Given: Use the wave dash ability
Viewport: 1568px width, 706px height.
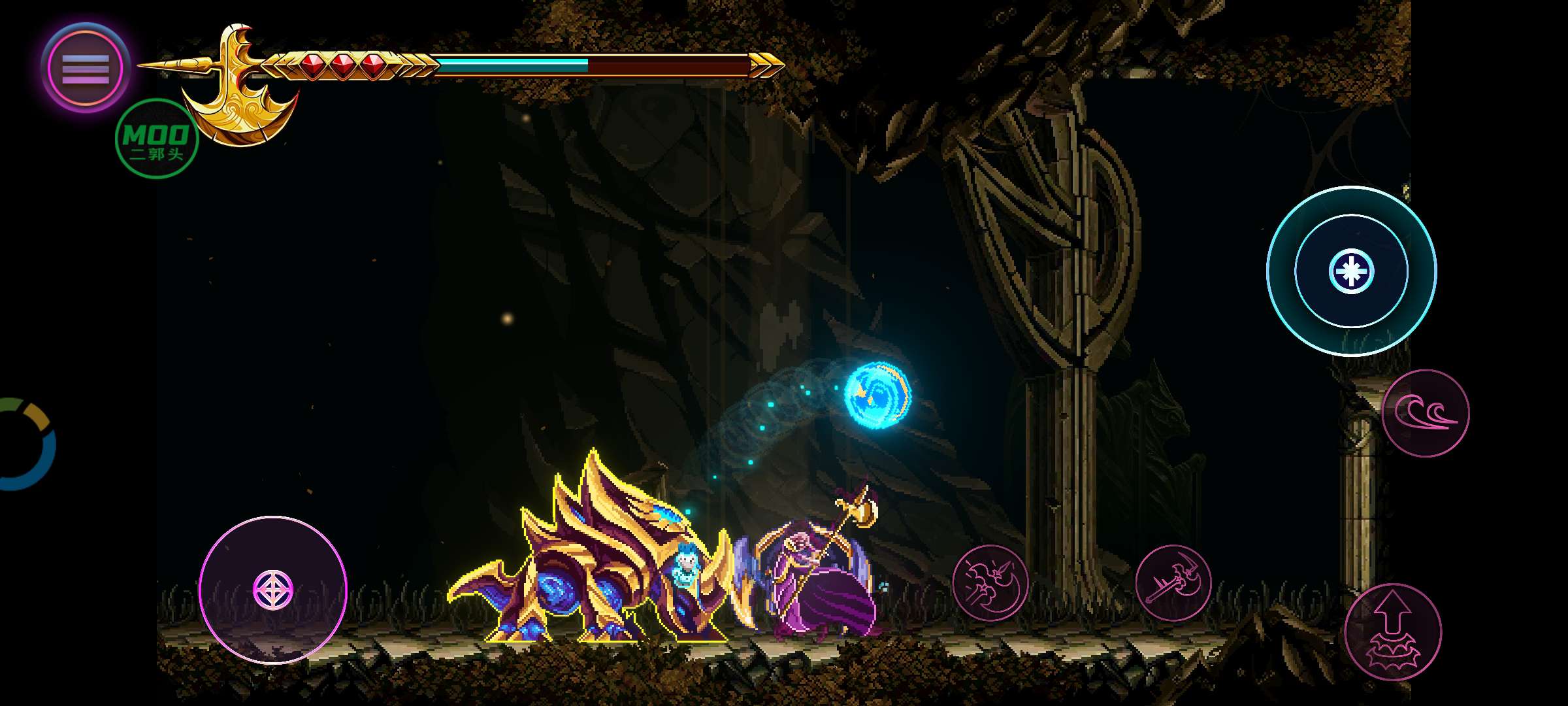Looking at the screenshot, I should click(1426, 413).
